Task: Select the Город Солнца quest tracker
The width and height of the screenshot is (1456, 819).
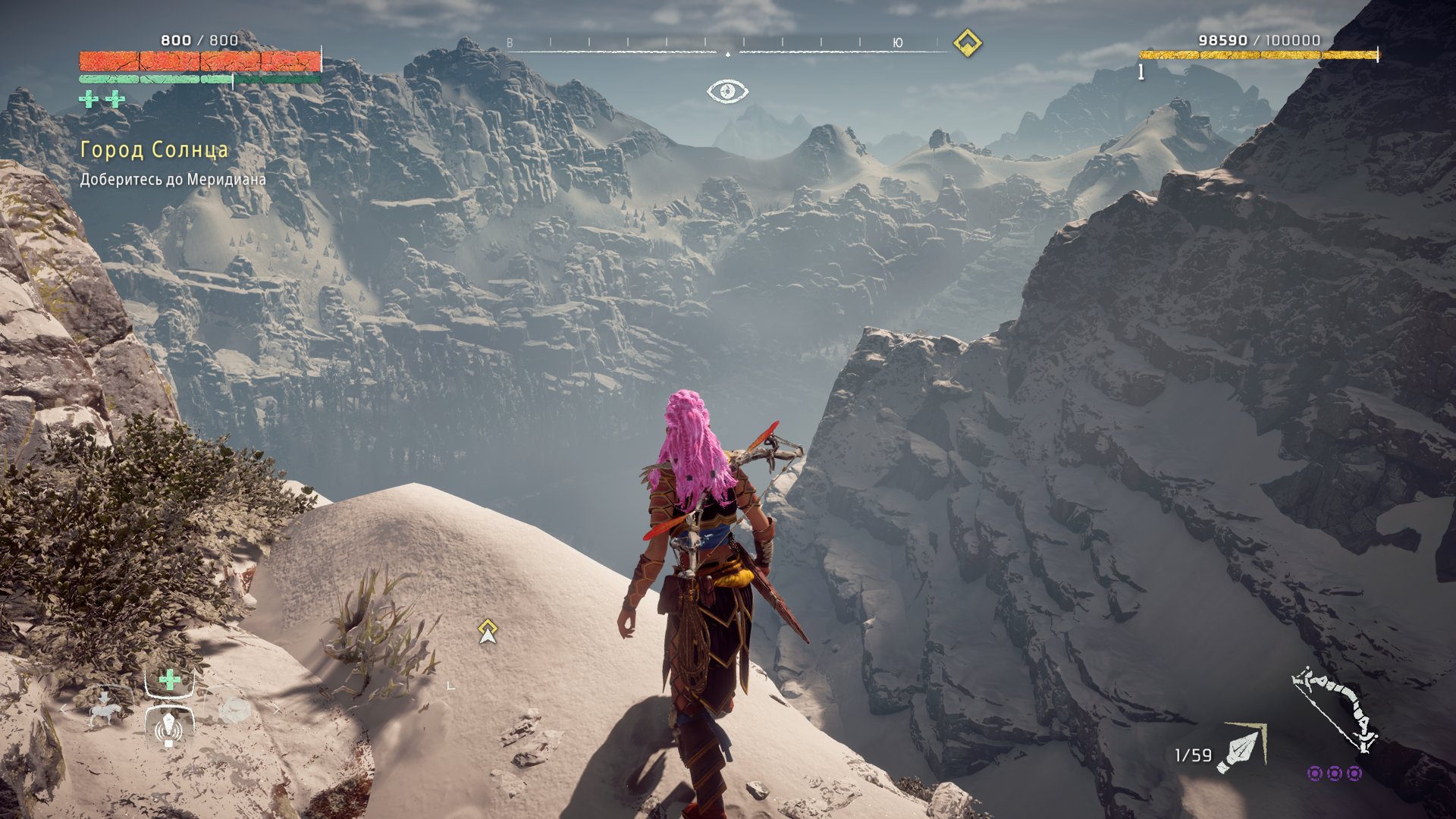Action: point(154,150)
